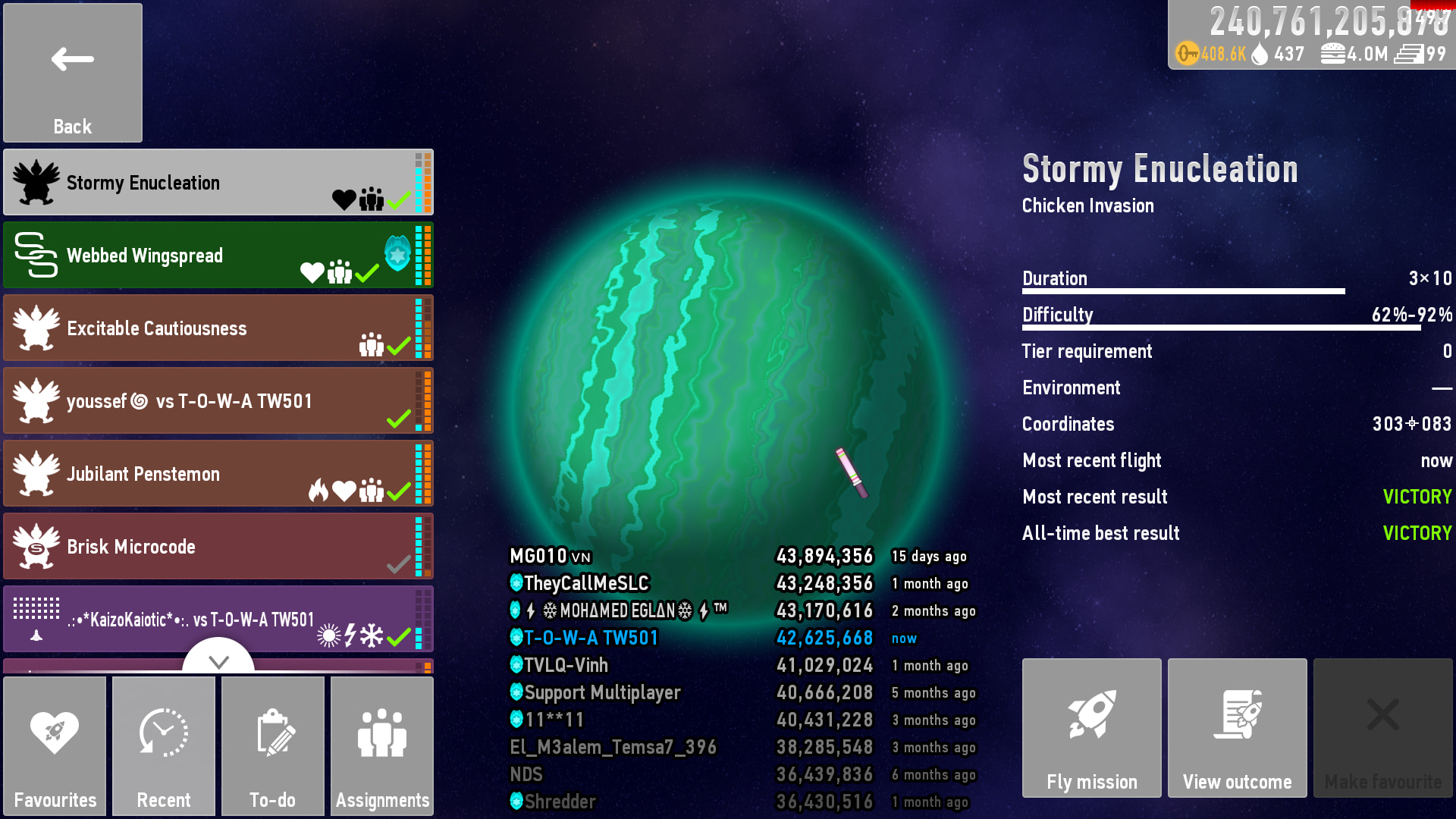
Task: Show the Recent missions tab
Action: click(x=164, y=746)
